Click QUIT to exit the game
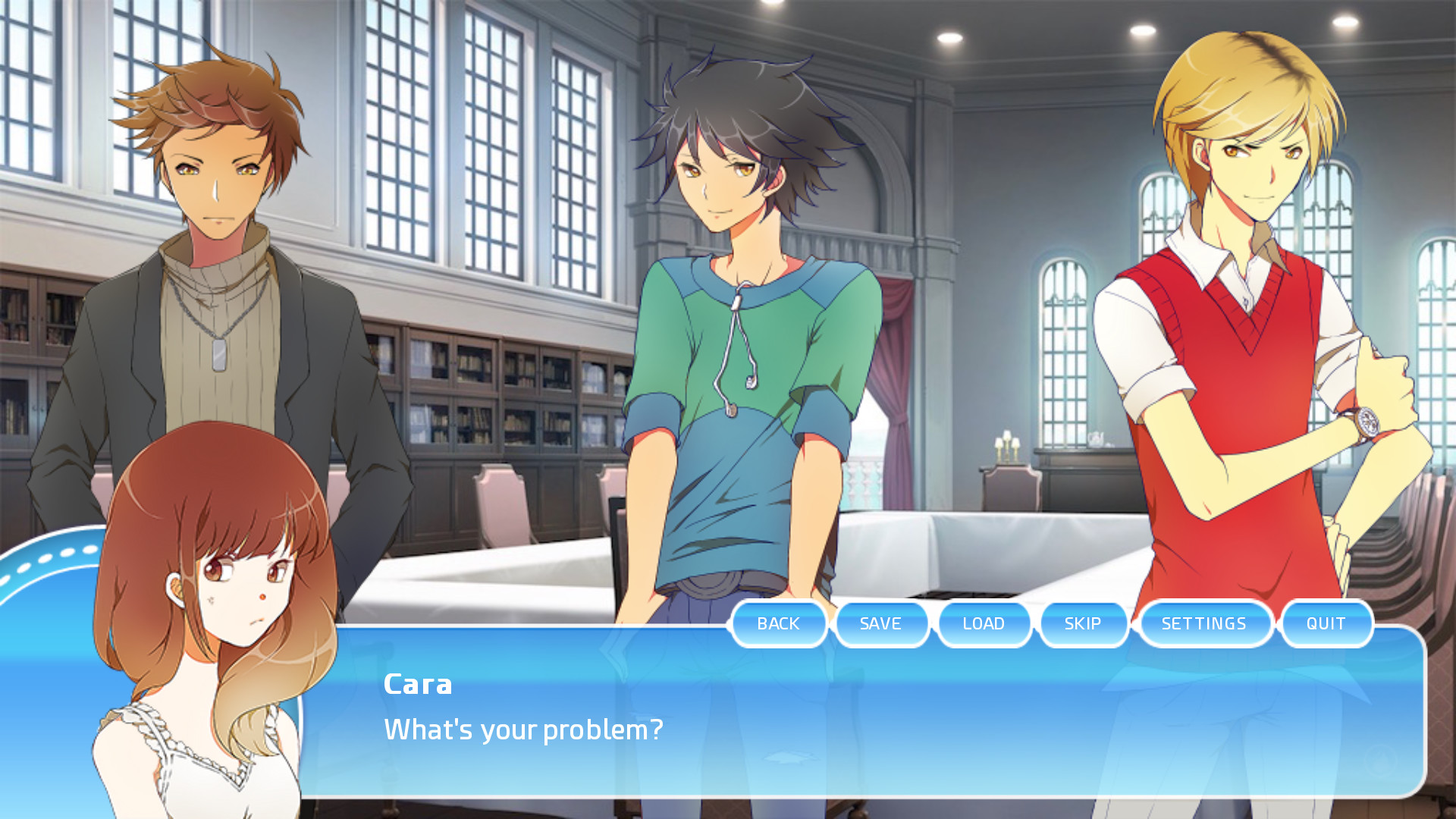The width and height of the screenshot is (1456, 819). tap(1326, 623)
